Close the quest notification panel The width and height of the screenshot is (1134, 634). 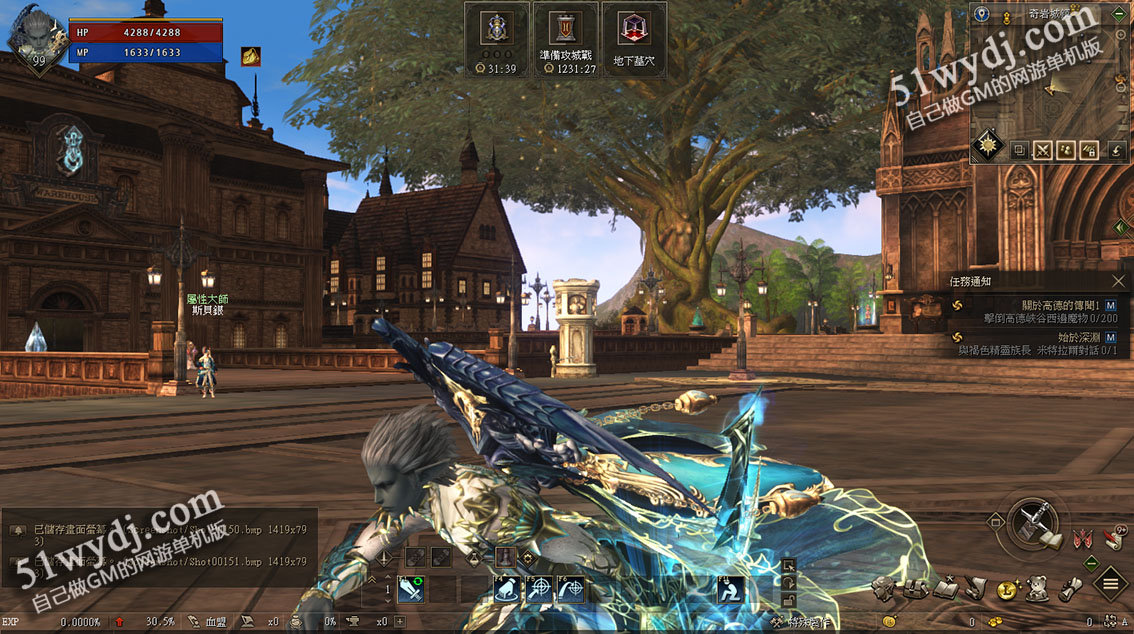[x=1118, y=282]
